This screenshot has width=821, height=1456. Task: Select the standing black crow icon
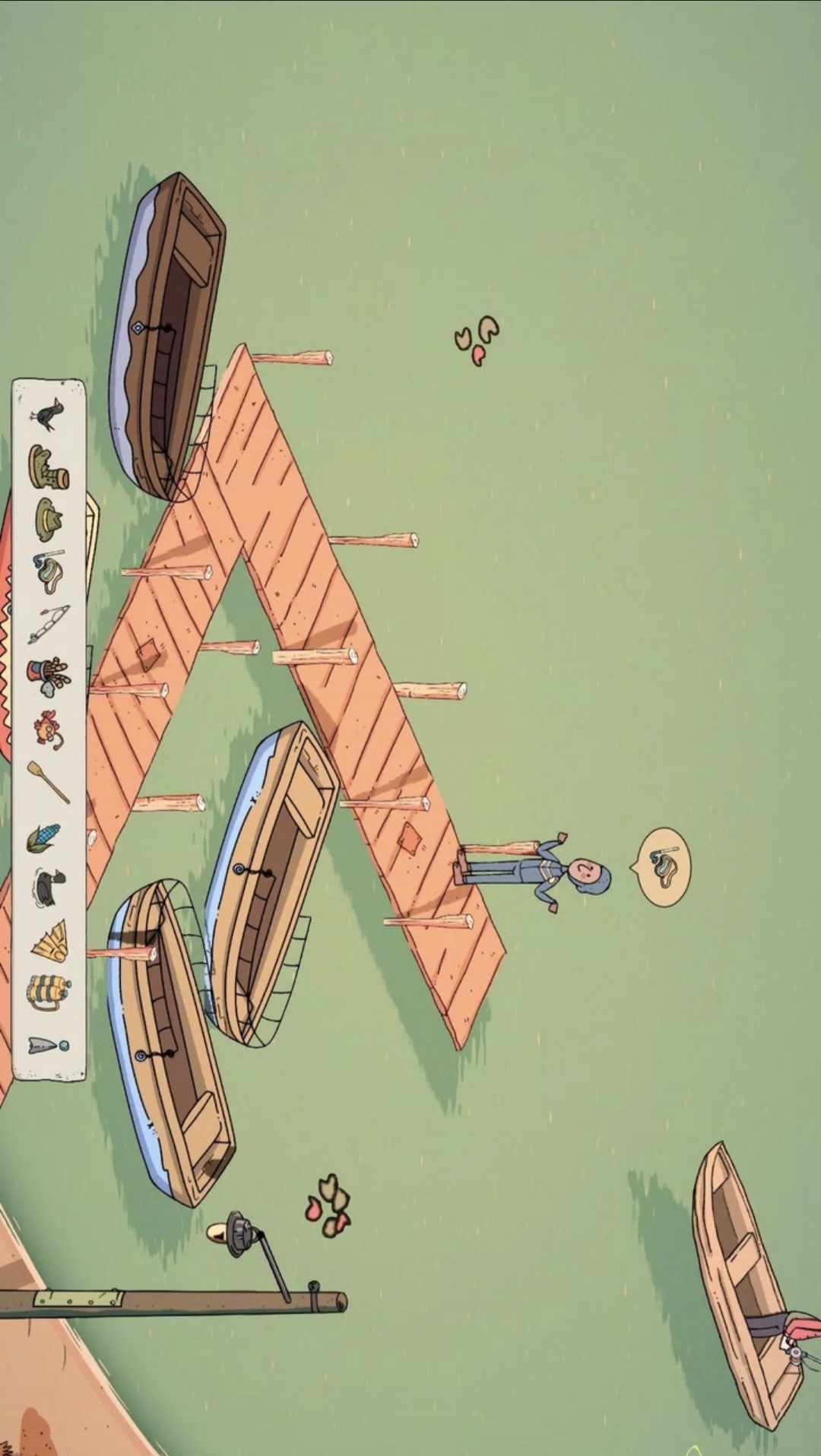(49, 414)
